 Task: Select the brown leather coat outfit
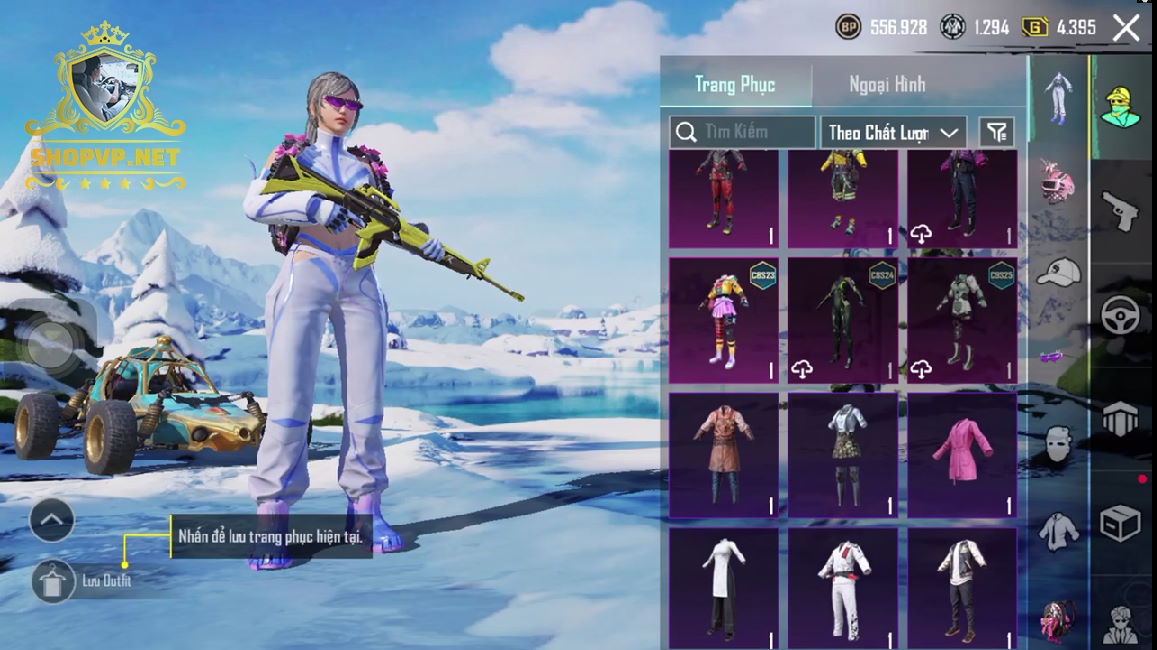tap(723, 455)
